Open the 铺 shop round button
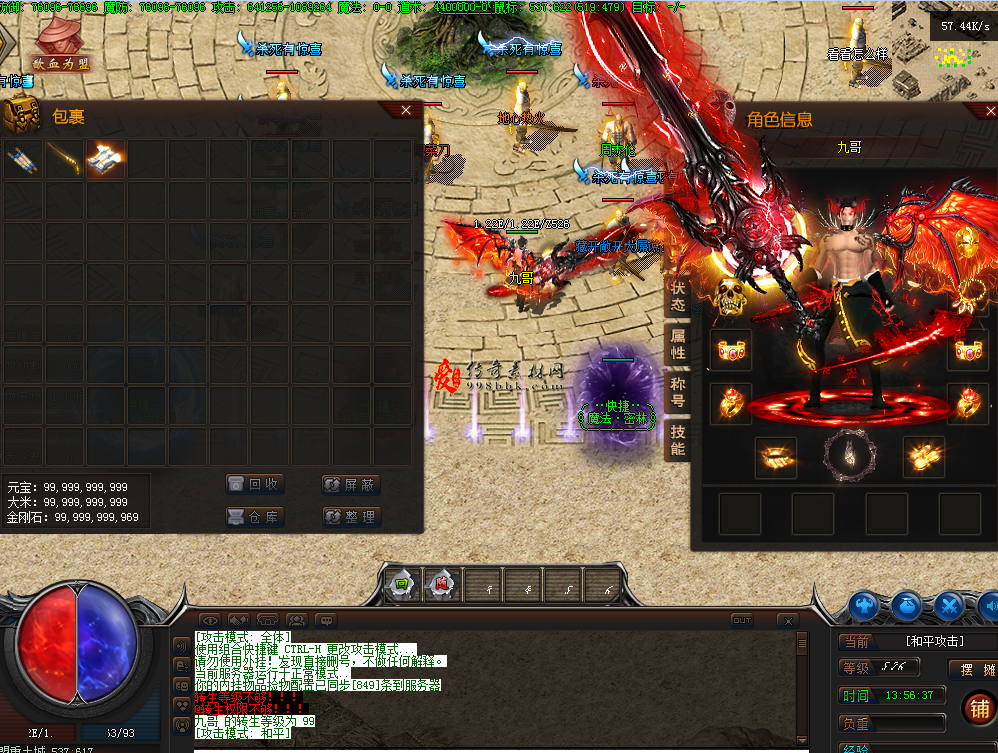The image size is (998, 753). click(x=978, y=708)
